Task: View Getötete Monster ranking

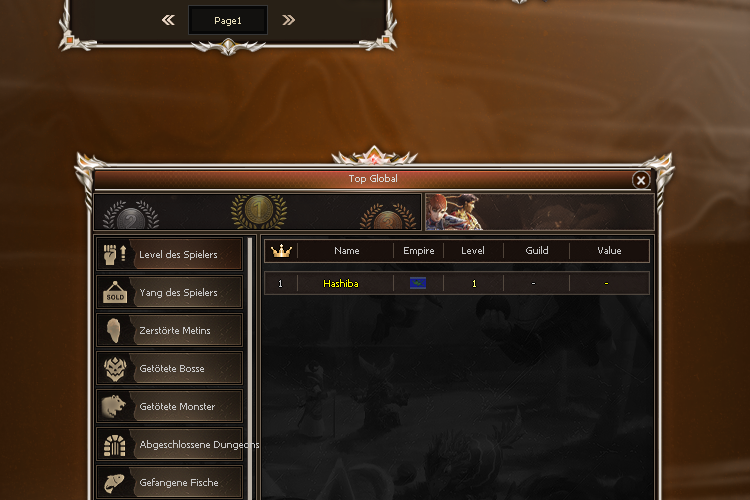Action: (x=170, y=407)
